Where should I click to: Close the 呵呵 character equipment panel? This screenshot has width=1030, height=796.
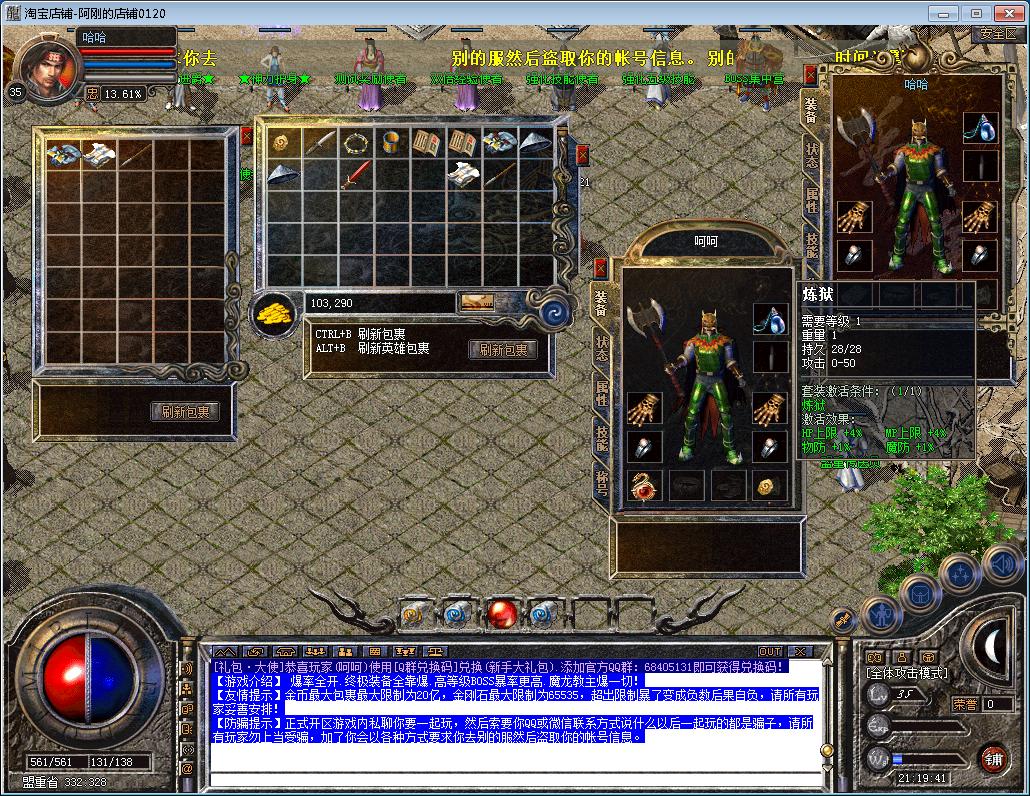pos(600,268)
